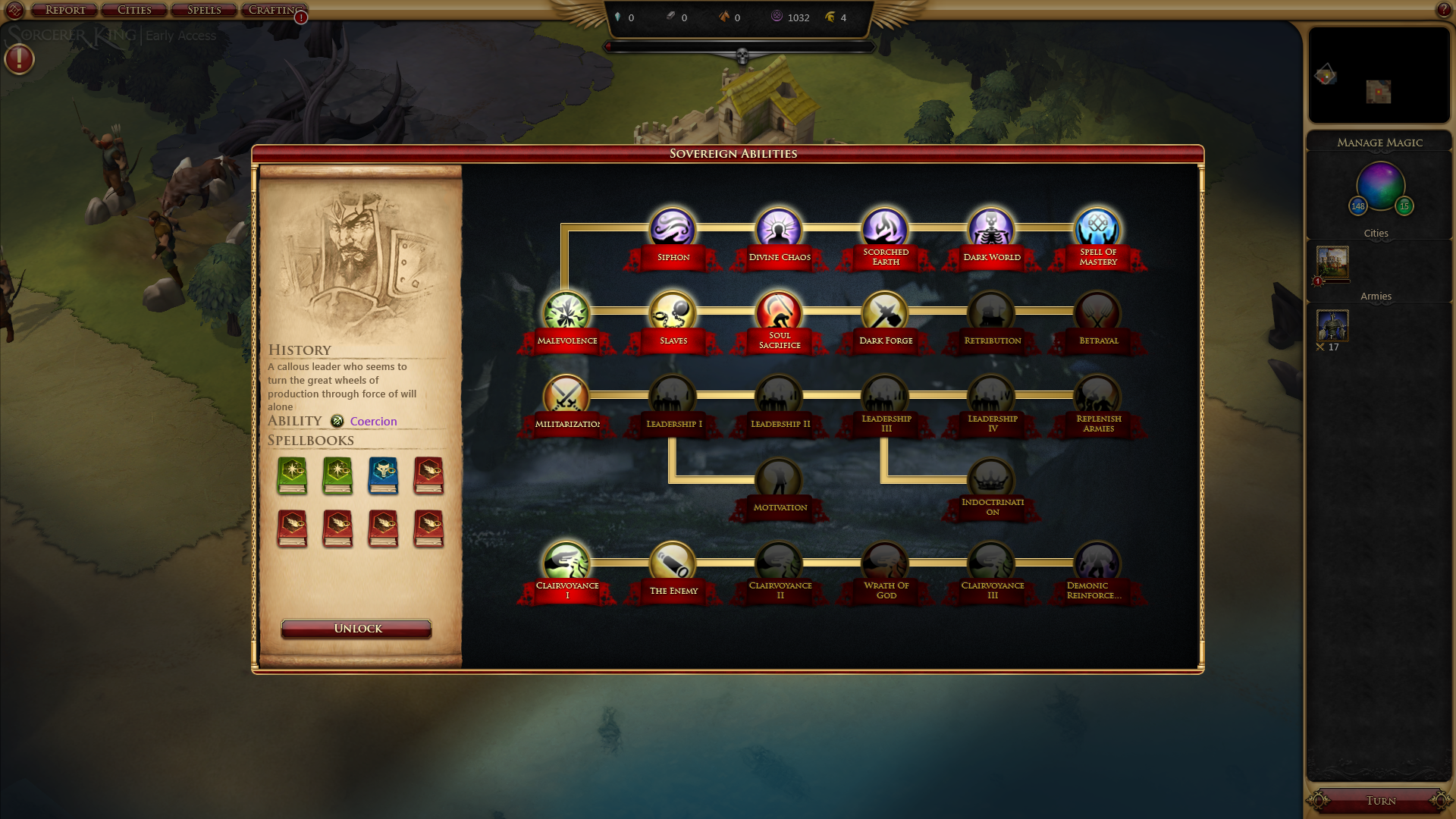1456x819 pixels.
Task: Choose the Clairvoyance I ability
Action: [566, 563]
